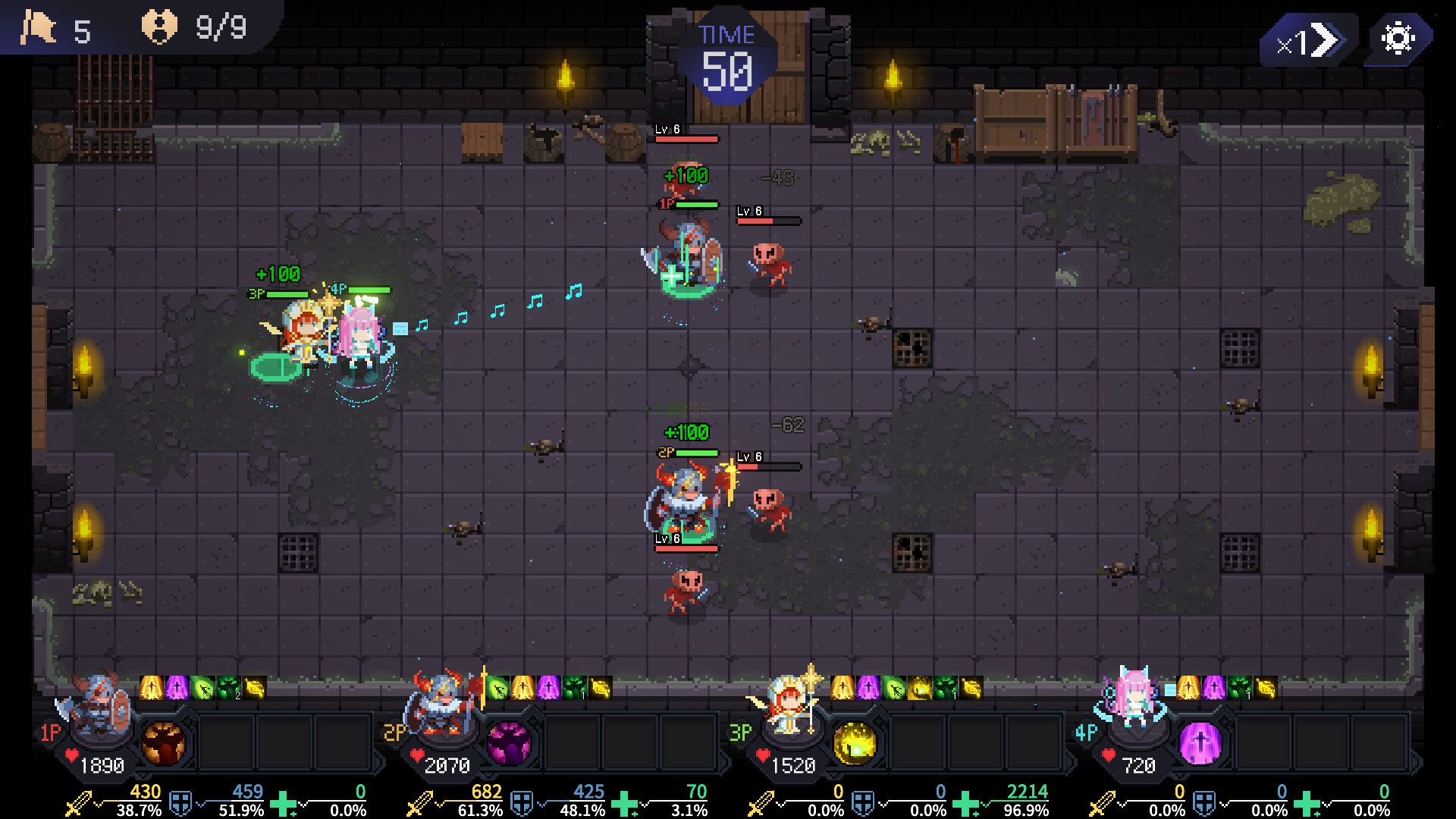The height and width of the screenshot is (819, 1456).
Task: Click 4P's golden feather buff icon
Action: click(1266, 688)
